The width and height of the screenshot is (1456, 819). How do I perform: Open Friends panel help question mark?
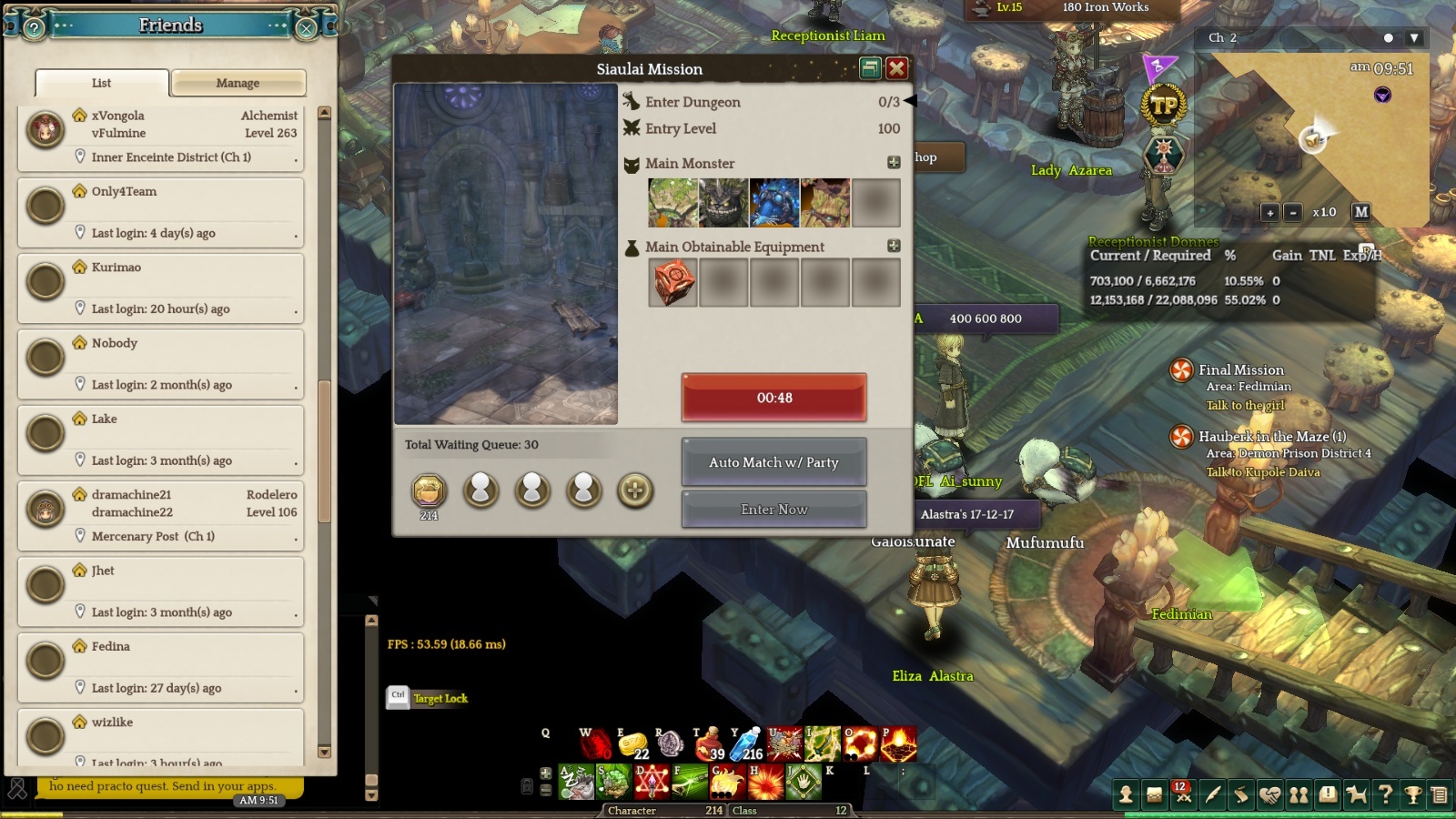click(34, 28)
